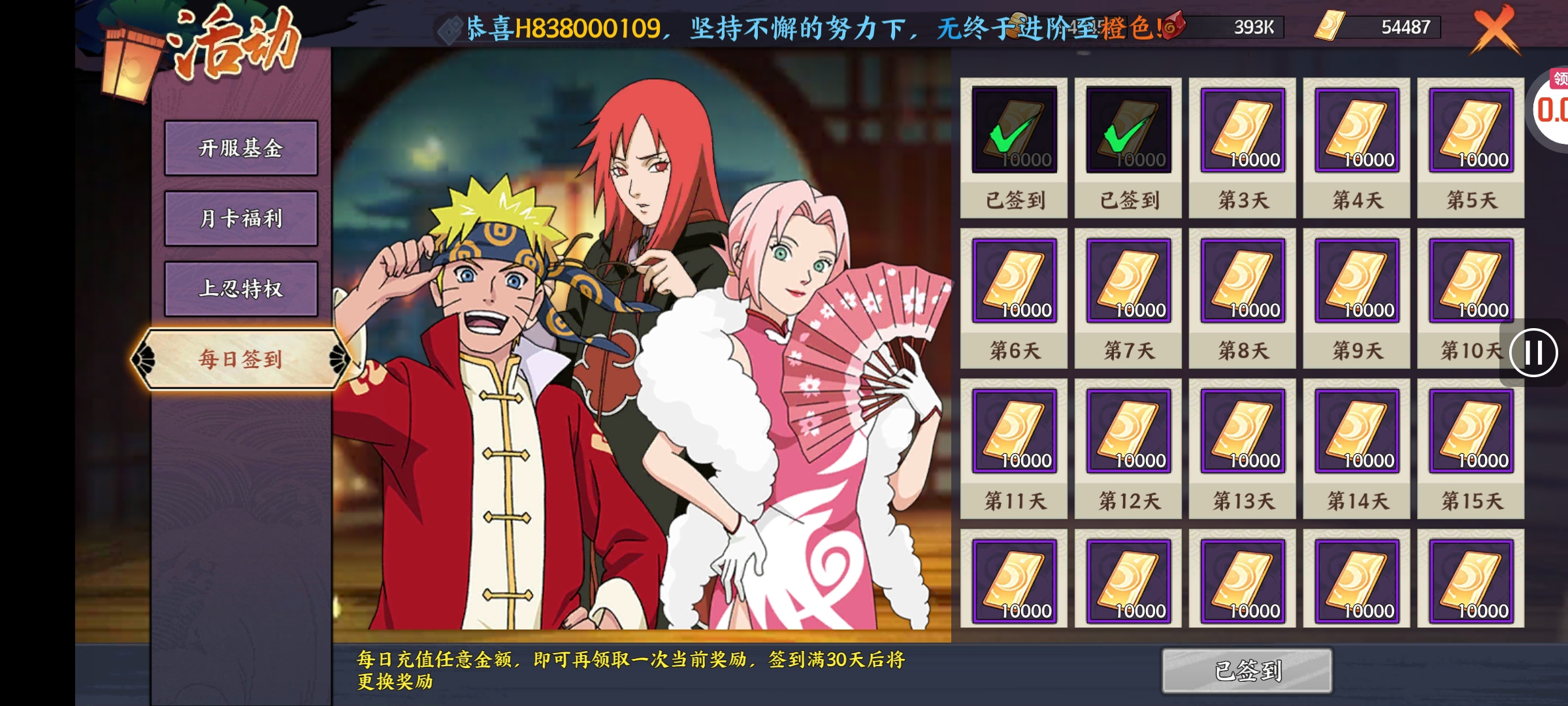The height and width of the screenshot is (706, 1568).
Task: Open the 开服基金 panel
Action: pyautogui.click(x=240, y=149)
